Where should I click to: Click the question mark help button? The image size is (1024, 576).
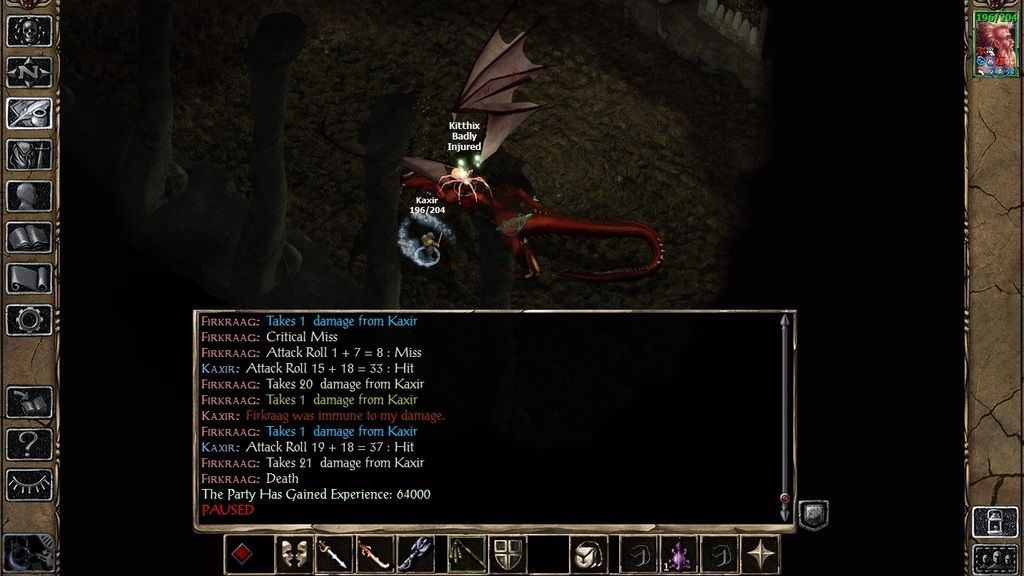coord(29,443)
